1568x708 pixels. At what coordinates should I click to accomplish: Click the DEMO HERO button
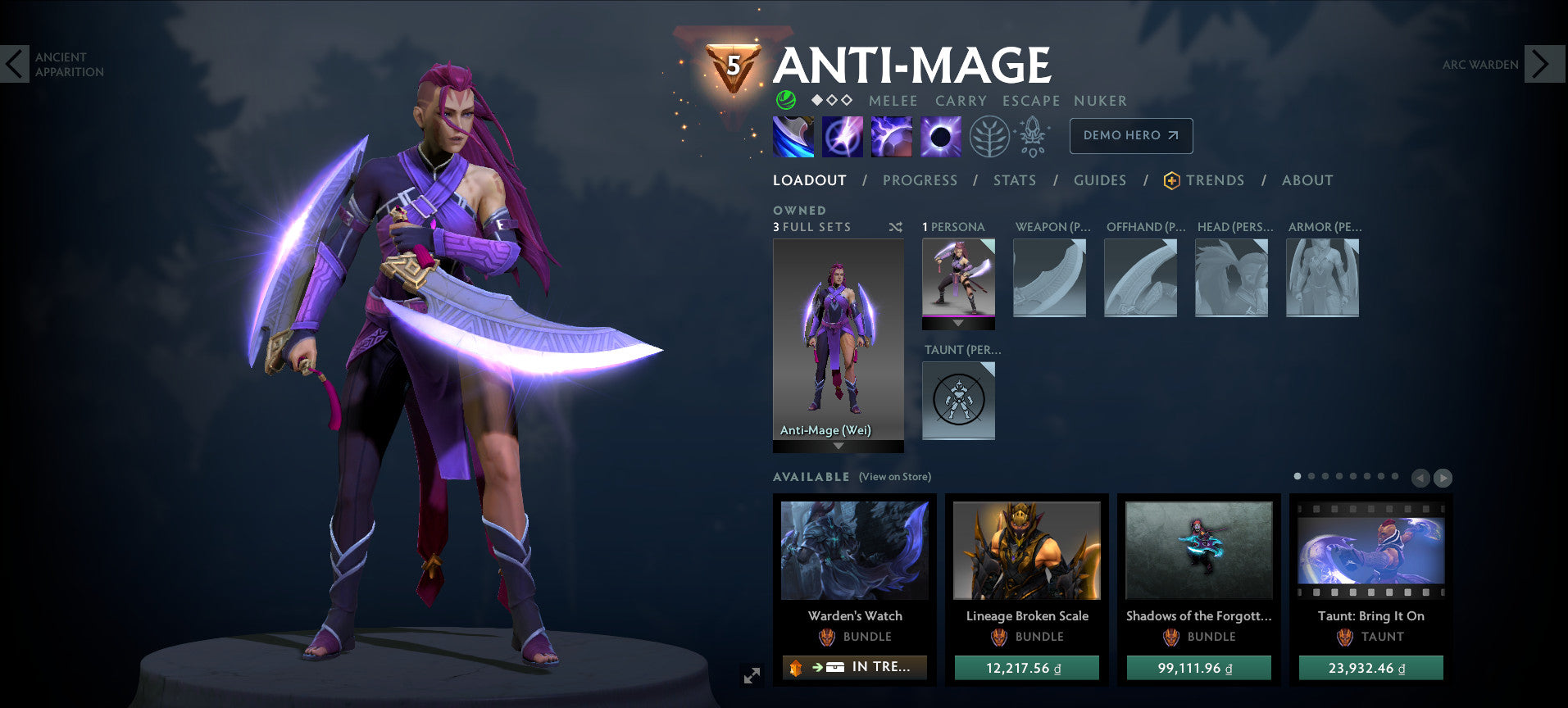point(1130,136)
